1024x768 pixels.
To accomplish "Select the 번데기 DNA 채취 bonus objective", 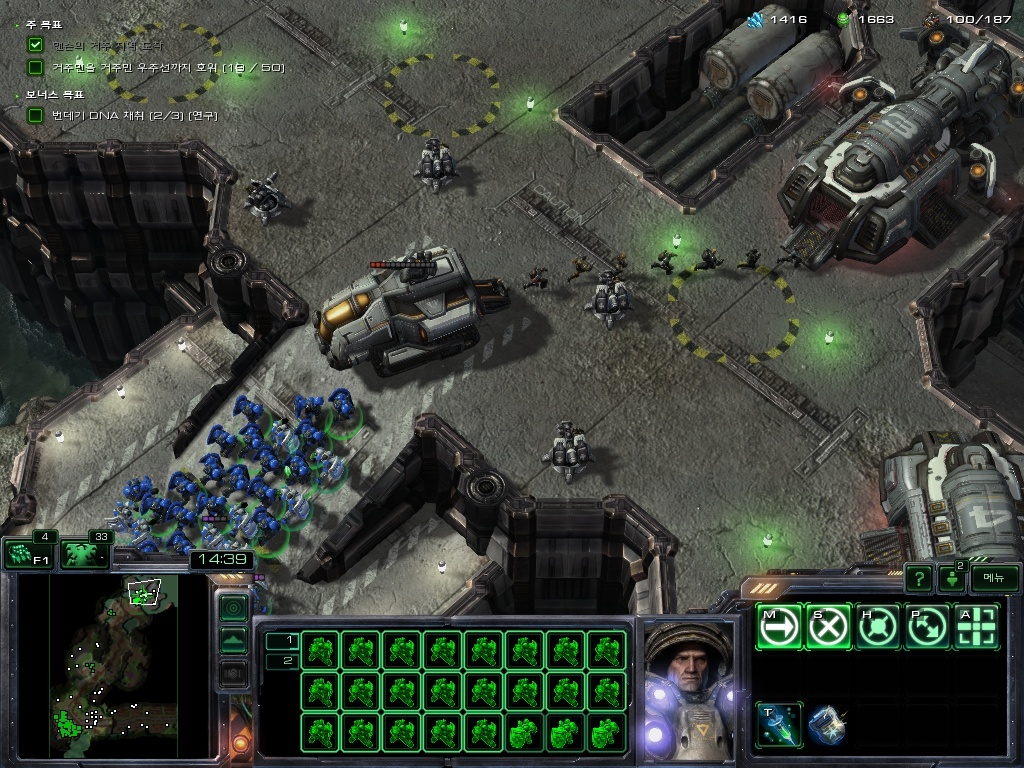I will pos(134,115).
